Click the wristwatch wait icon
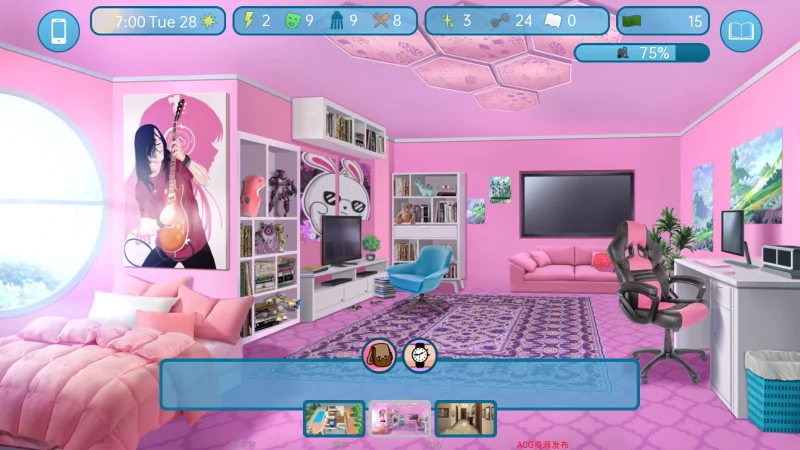The image size is (800, 450). [420, 355]
